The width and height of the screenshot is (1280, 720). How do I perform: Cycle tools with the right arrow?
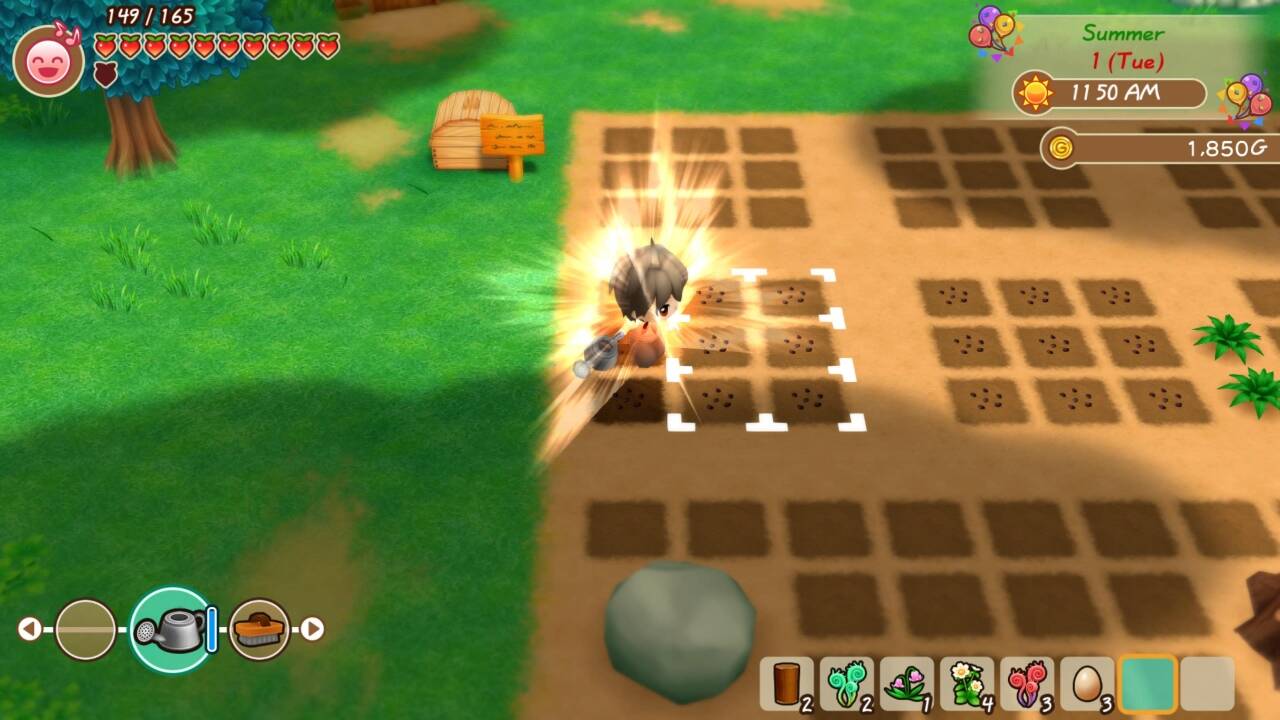pos(313,629)
